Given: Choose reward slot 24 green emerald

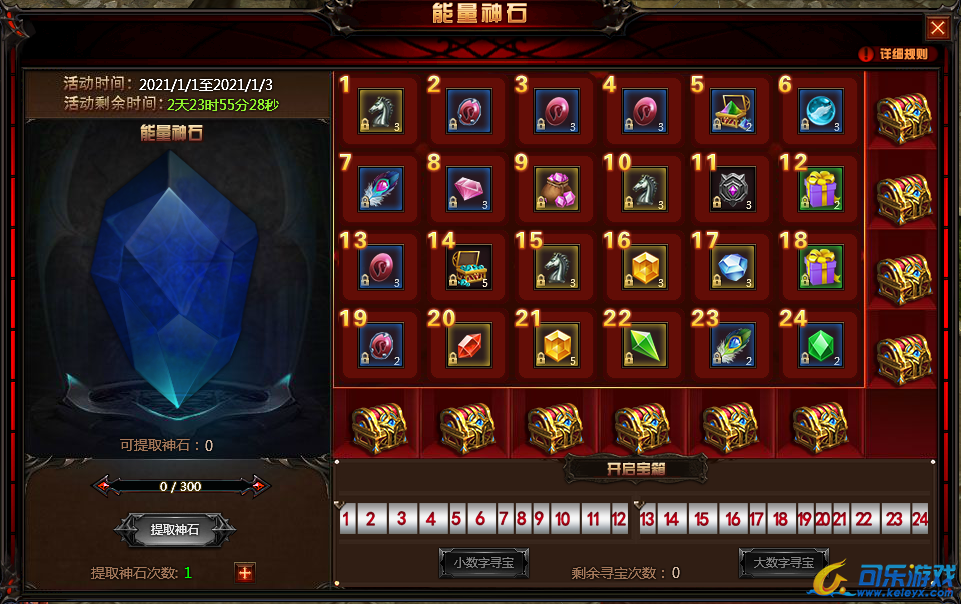Looking at the screenshot, I should point(821,345).
